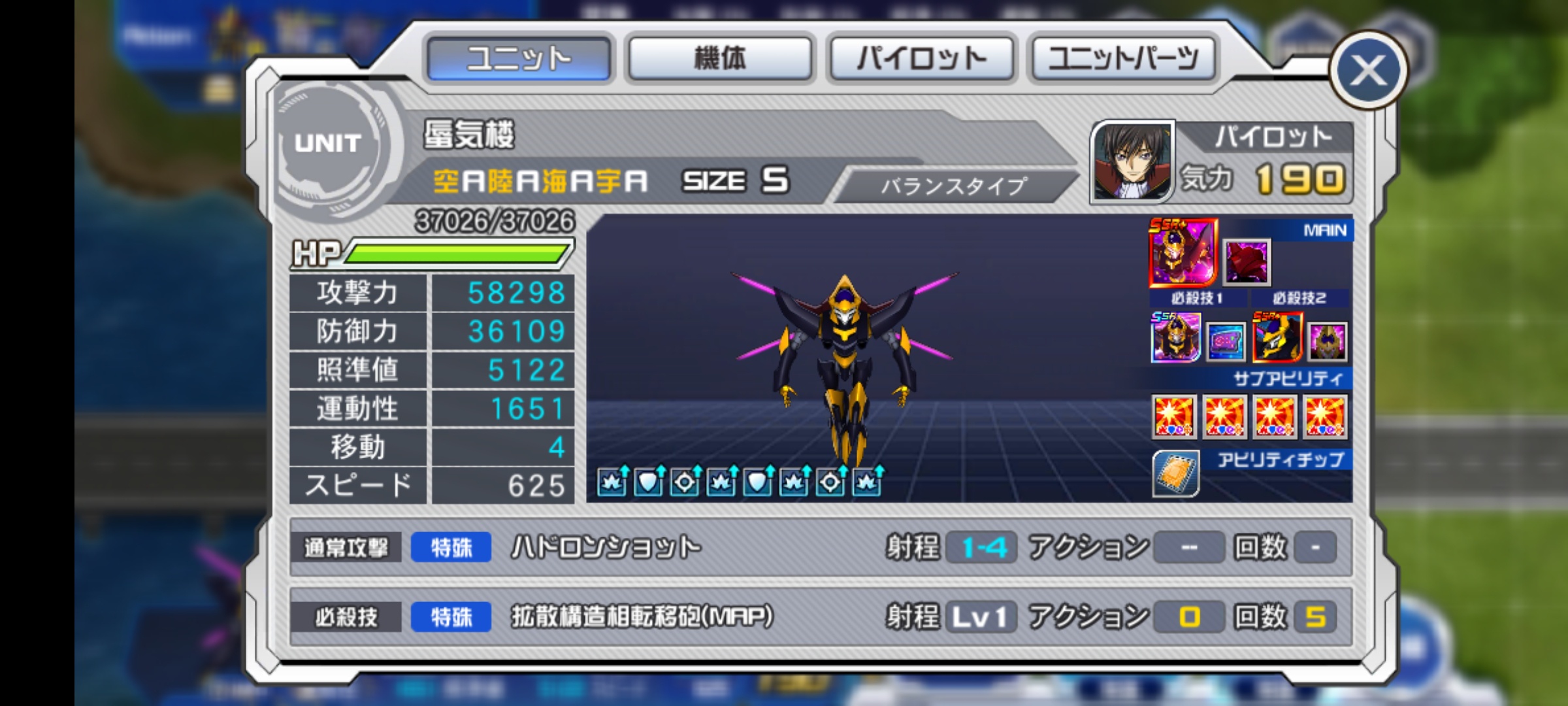Image resolution: width=1568 pixels, height=706 pixels.
Task: Select the MAIN SSR+ unit part icon
Action: click(1183, 252)
